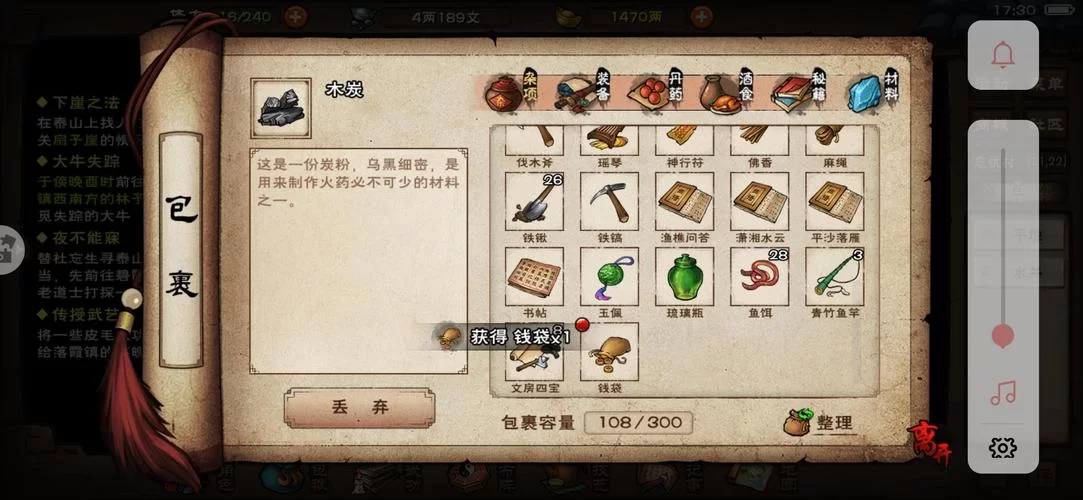Pick the 潇湘水云 book slot
Image resolution: width=1083 pixels, height=500 pixels.
pos(759,201)
